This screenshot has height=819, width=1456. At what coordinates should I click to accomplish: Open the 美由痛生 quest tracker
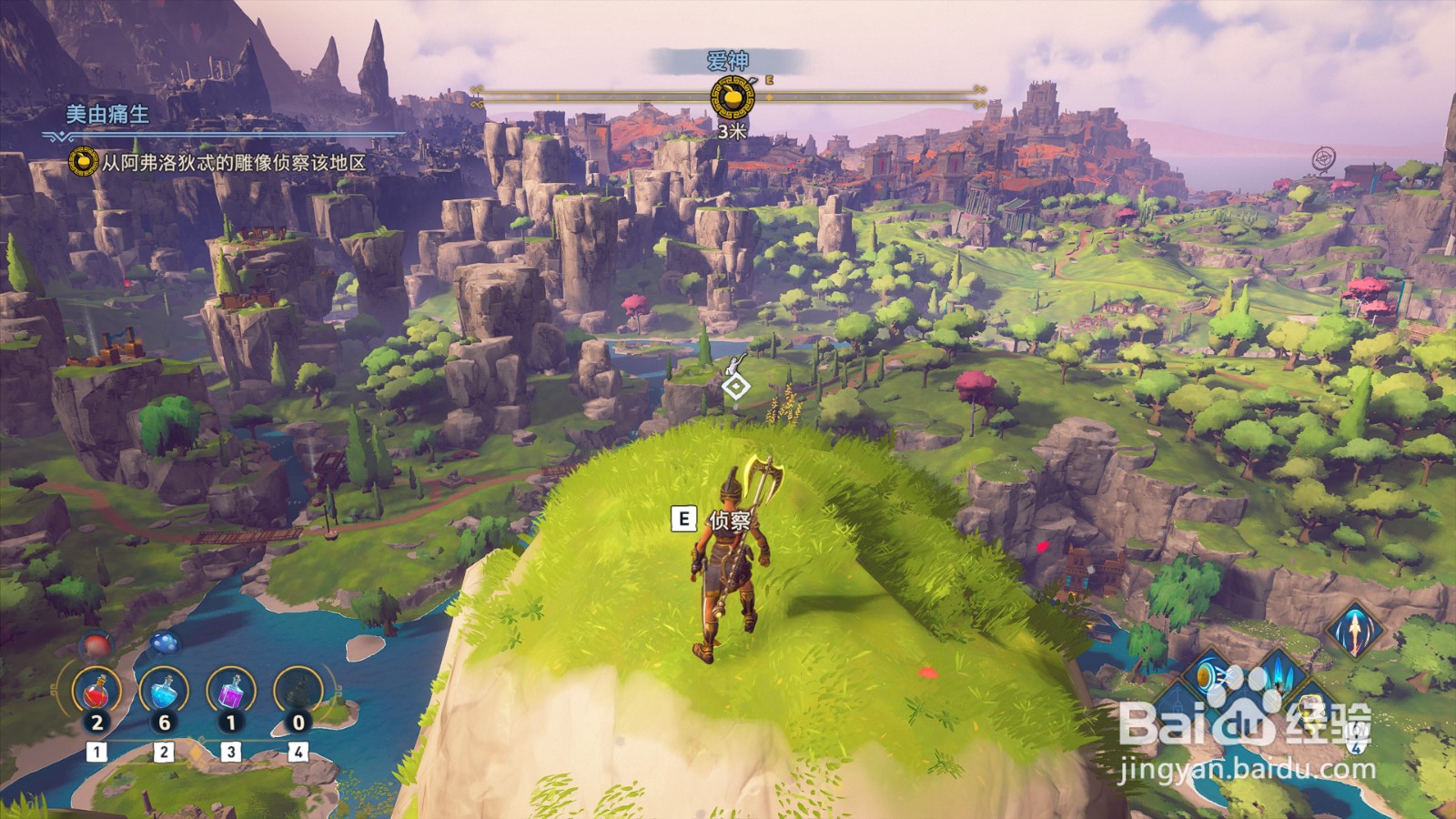[x=107, y=115]
